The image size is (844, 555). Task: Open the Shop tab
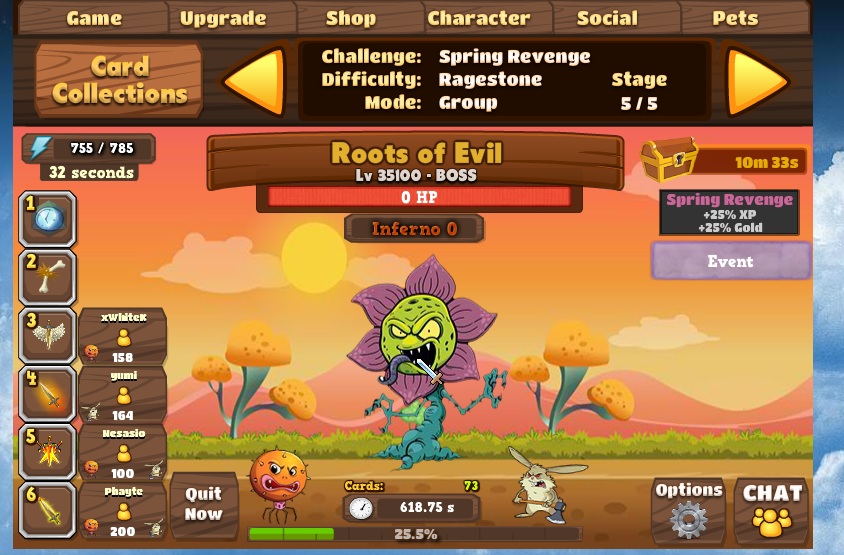[x=351, y=18]
